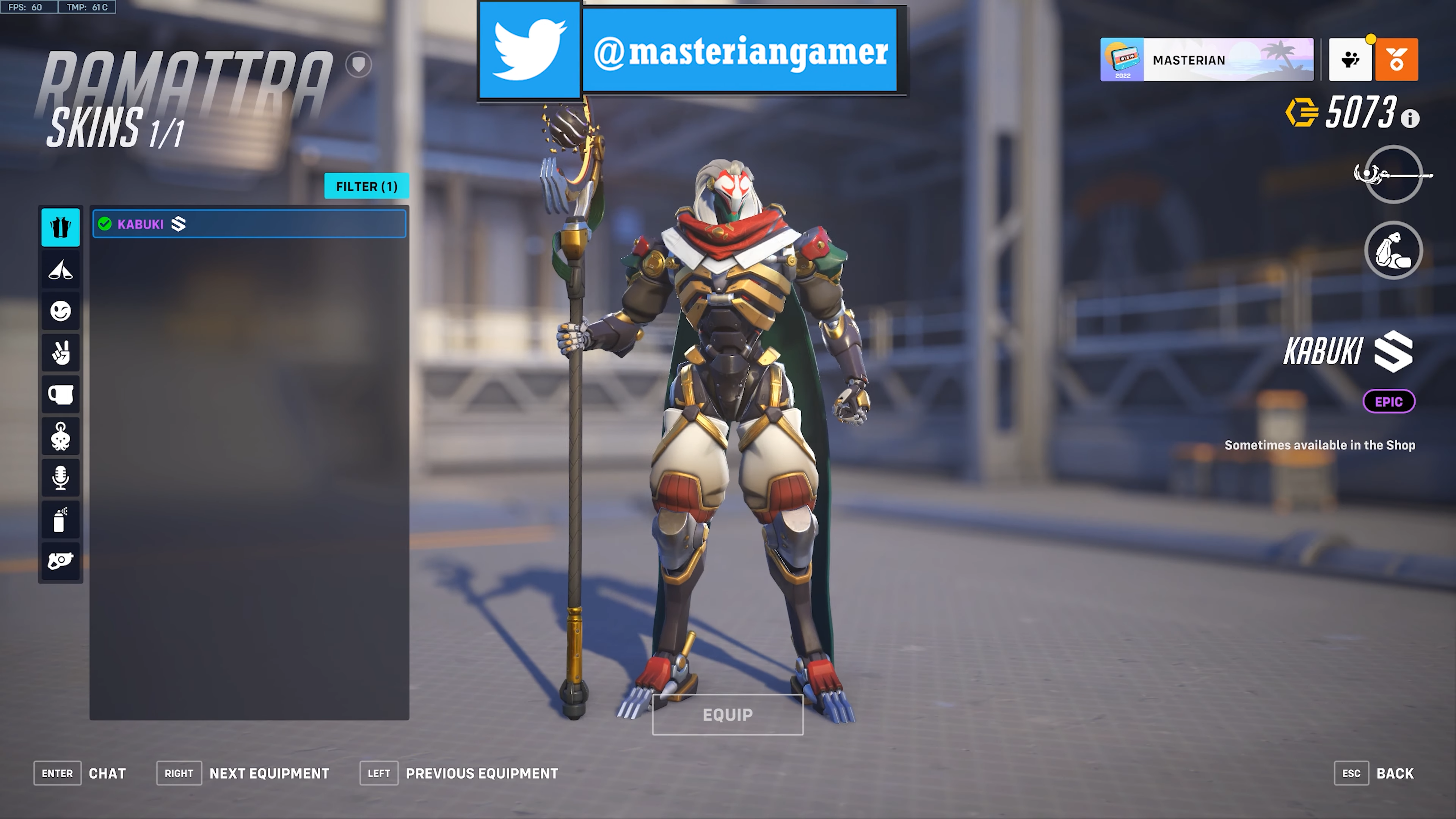Select the flexing arm preview icon

tap(1393, 250)
